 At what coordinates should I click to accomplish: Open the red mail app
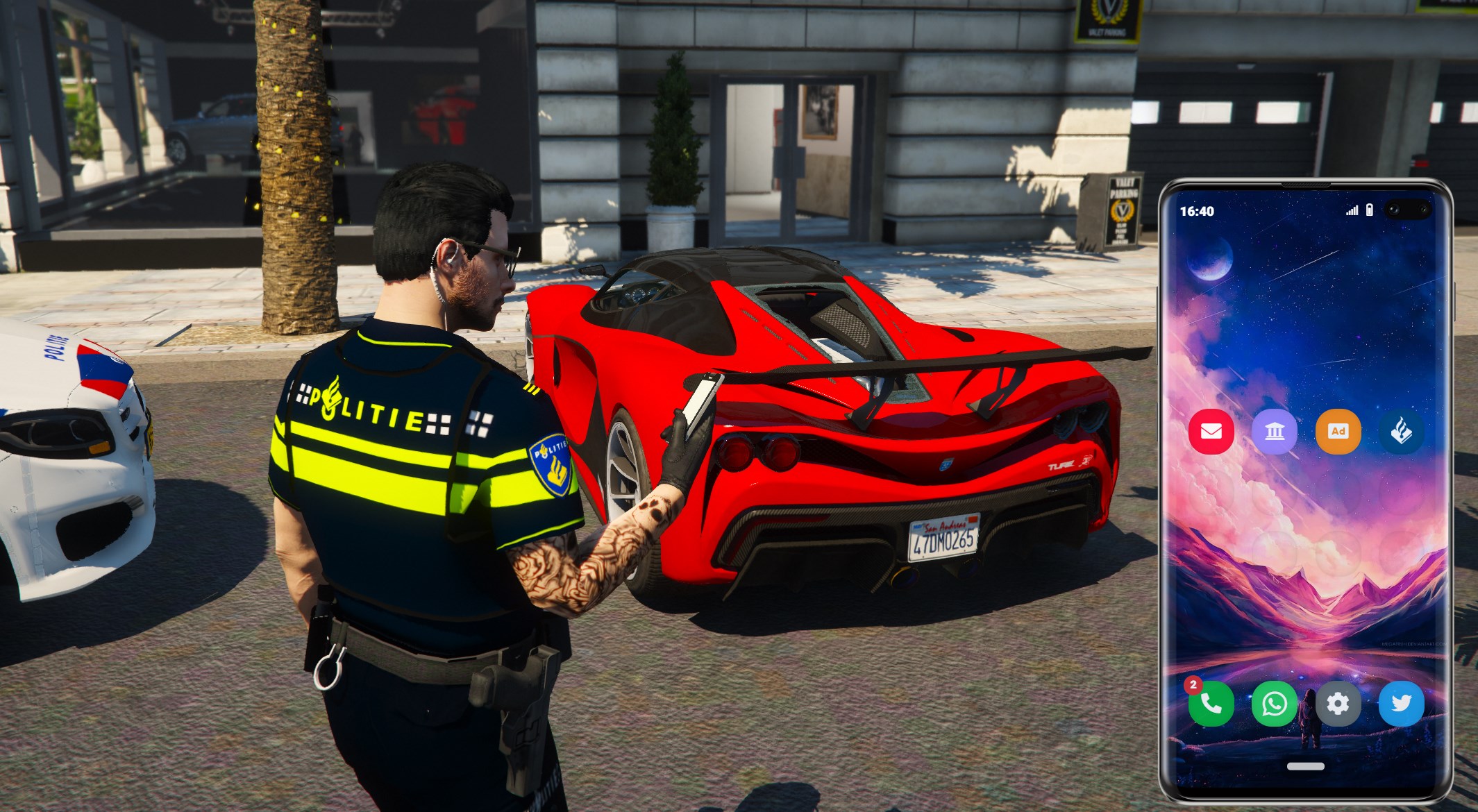click(x=1211, y=432)
